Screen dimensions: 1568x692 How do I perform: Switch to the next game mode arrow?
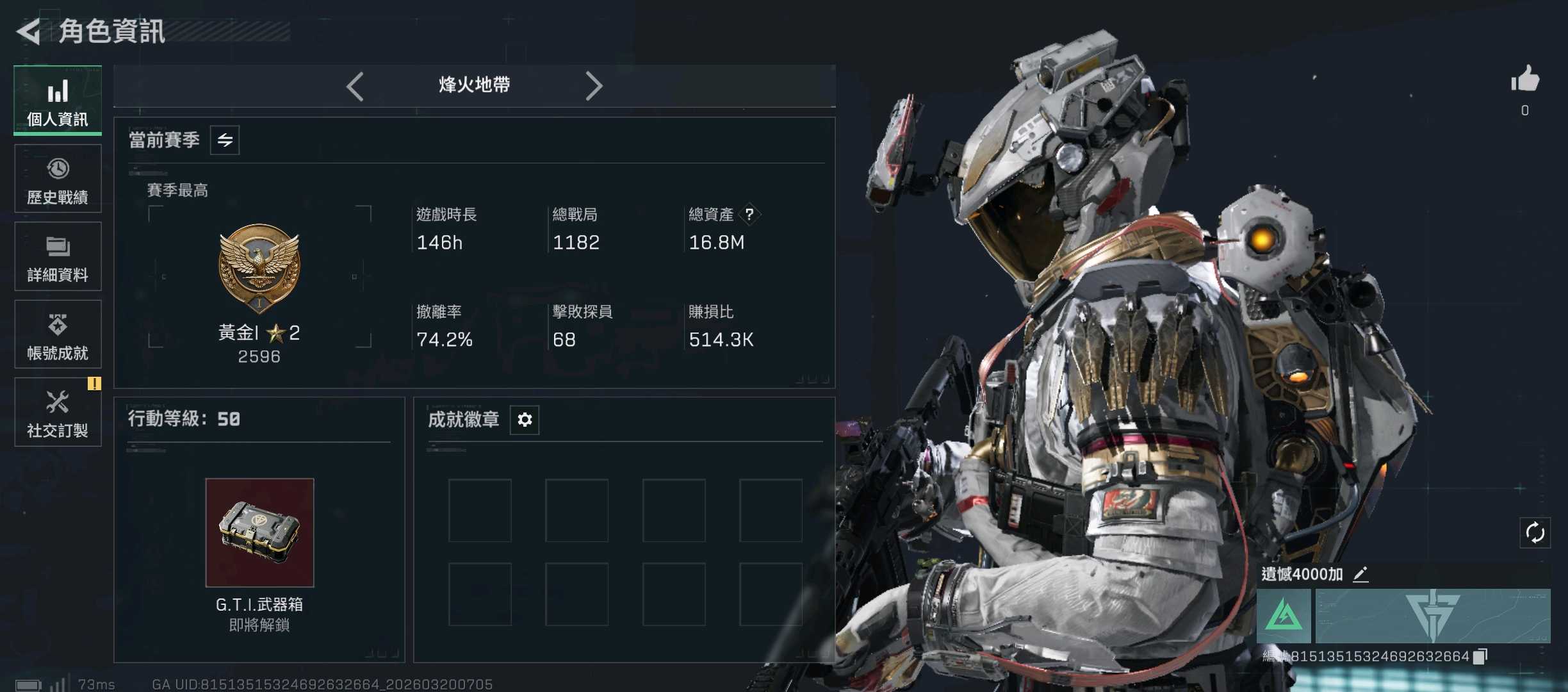pos(594,86)
